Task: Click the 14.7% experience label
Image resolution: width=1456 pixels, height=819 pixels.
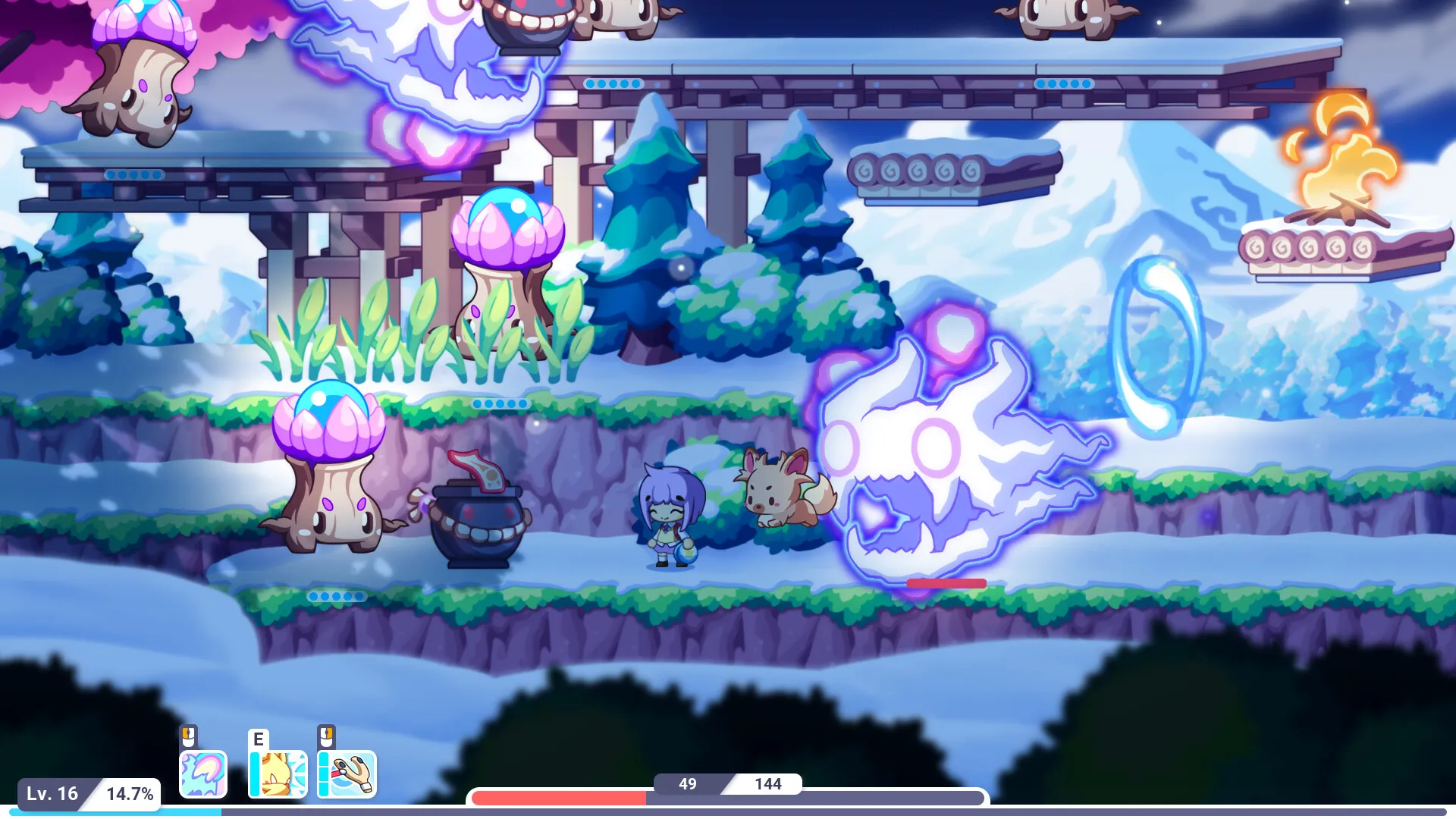Action: (x=130, y=793)
